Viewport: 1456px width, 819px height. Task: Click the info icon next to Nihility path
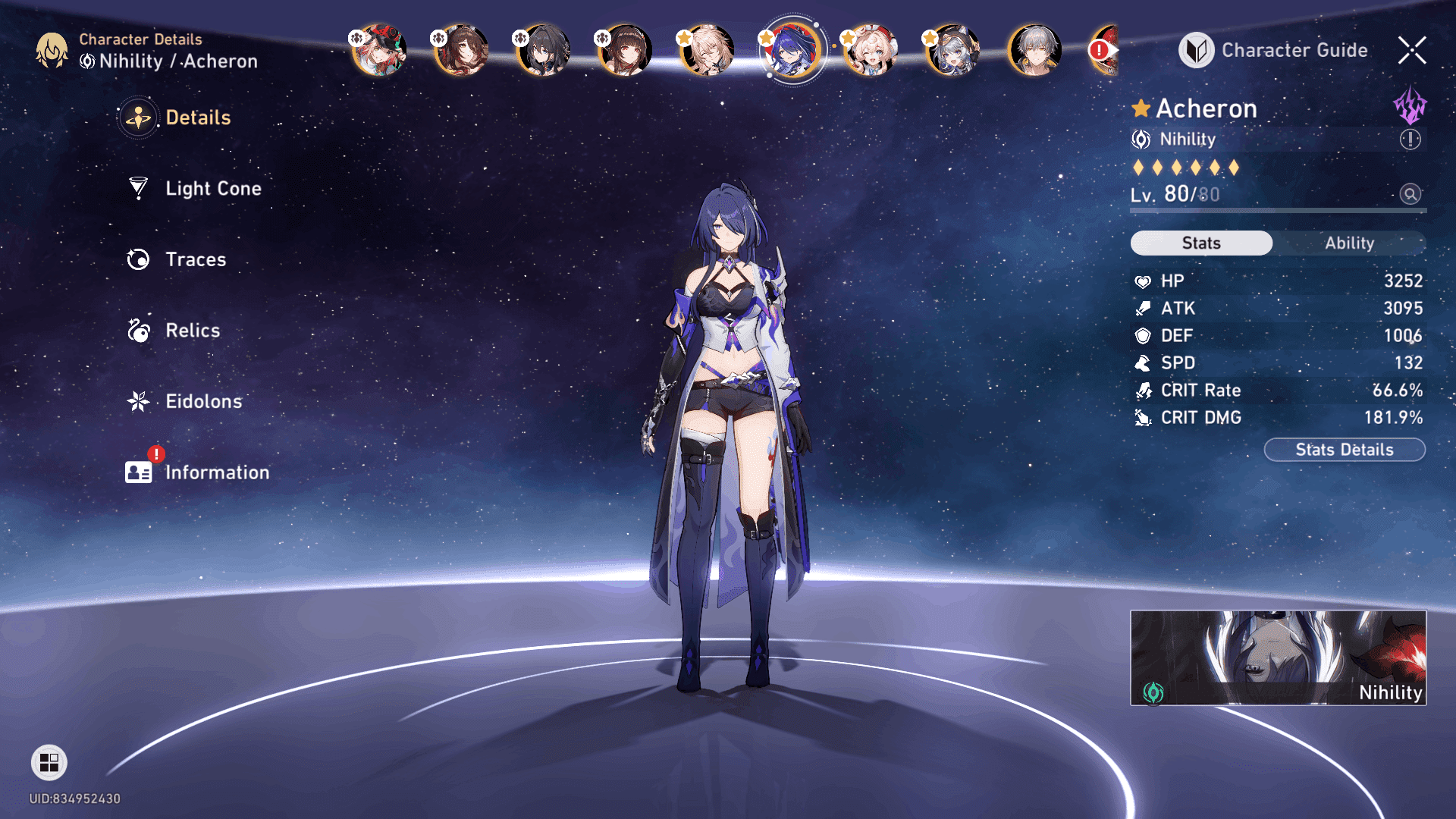click(x=1410, y=140)
